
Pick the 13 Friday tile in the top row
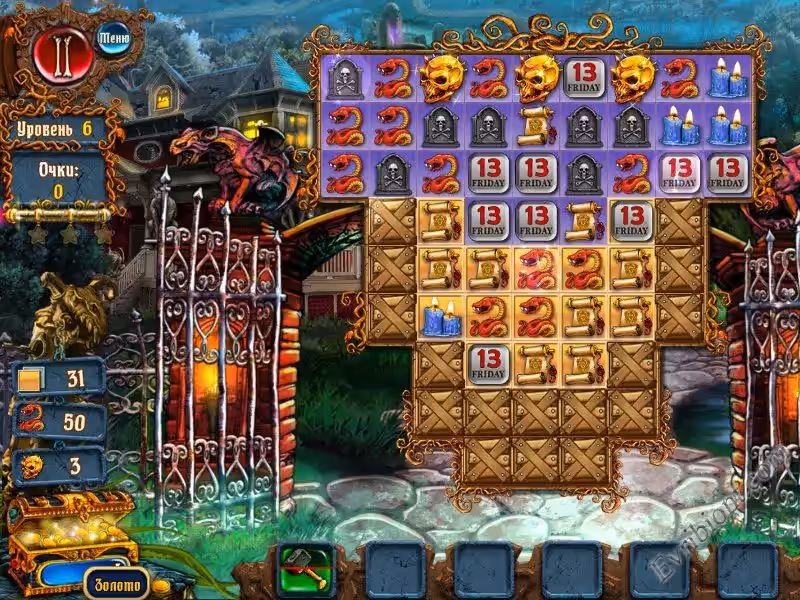click(x=585, y=78)
